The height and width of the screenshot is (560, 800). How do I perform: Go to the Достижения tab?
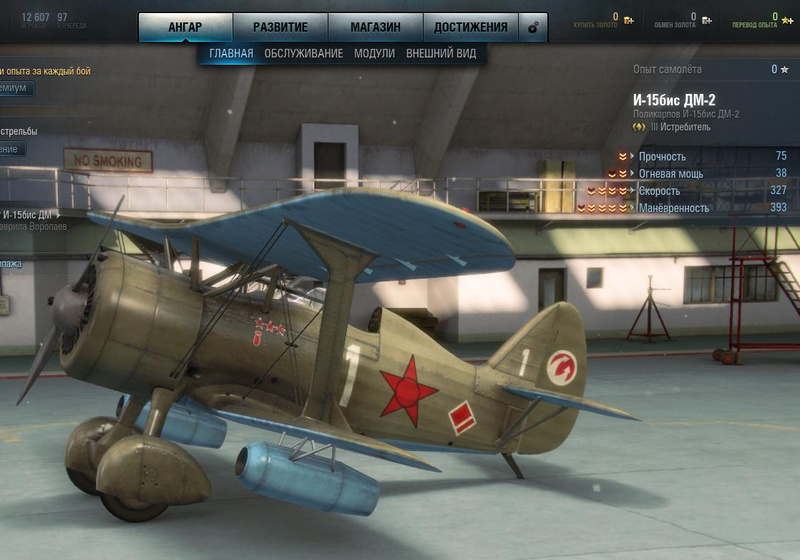point(471,27)
